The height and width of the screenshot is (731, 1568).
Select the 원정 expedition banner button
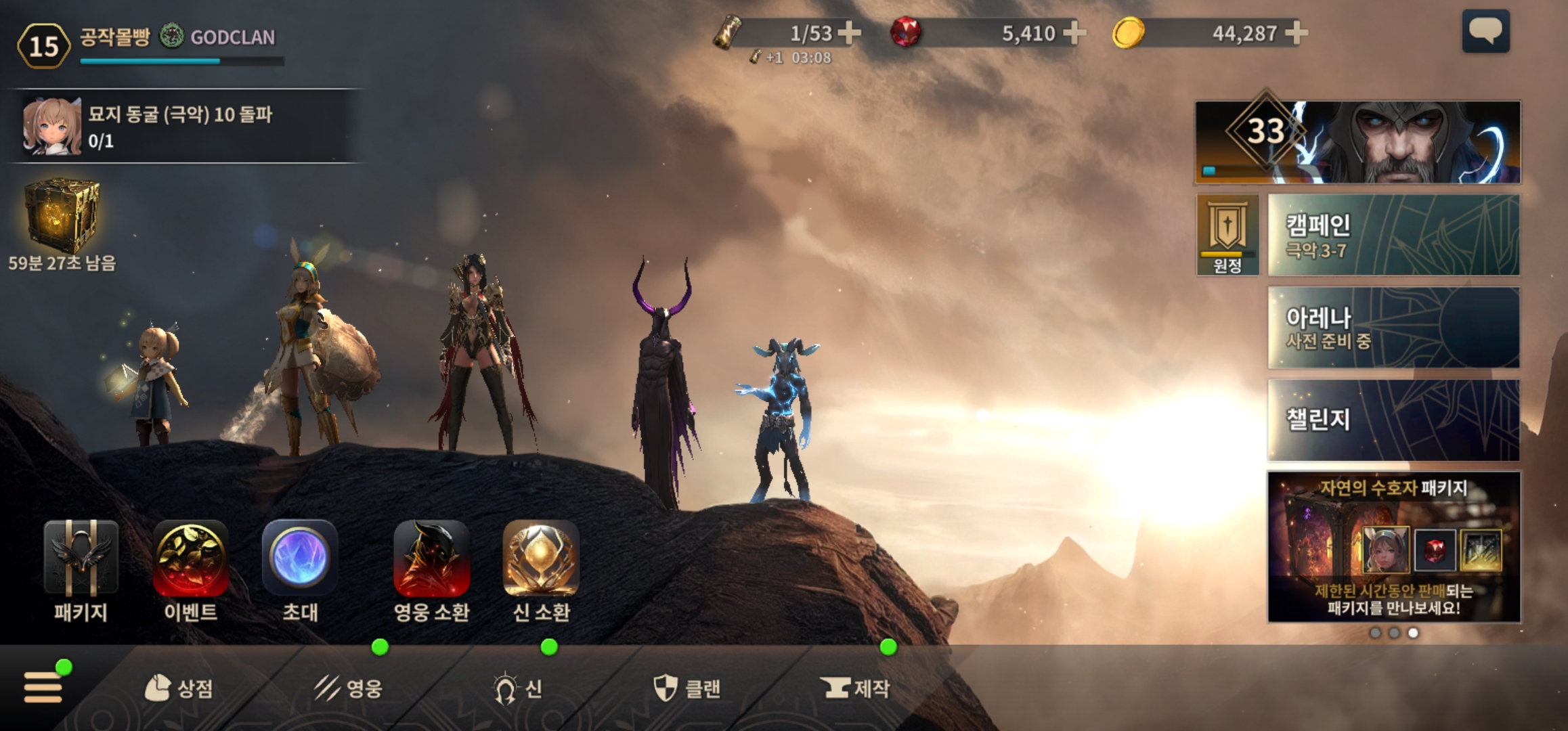coord(1227,235)
